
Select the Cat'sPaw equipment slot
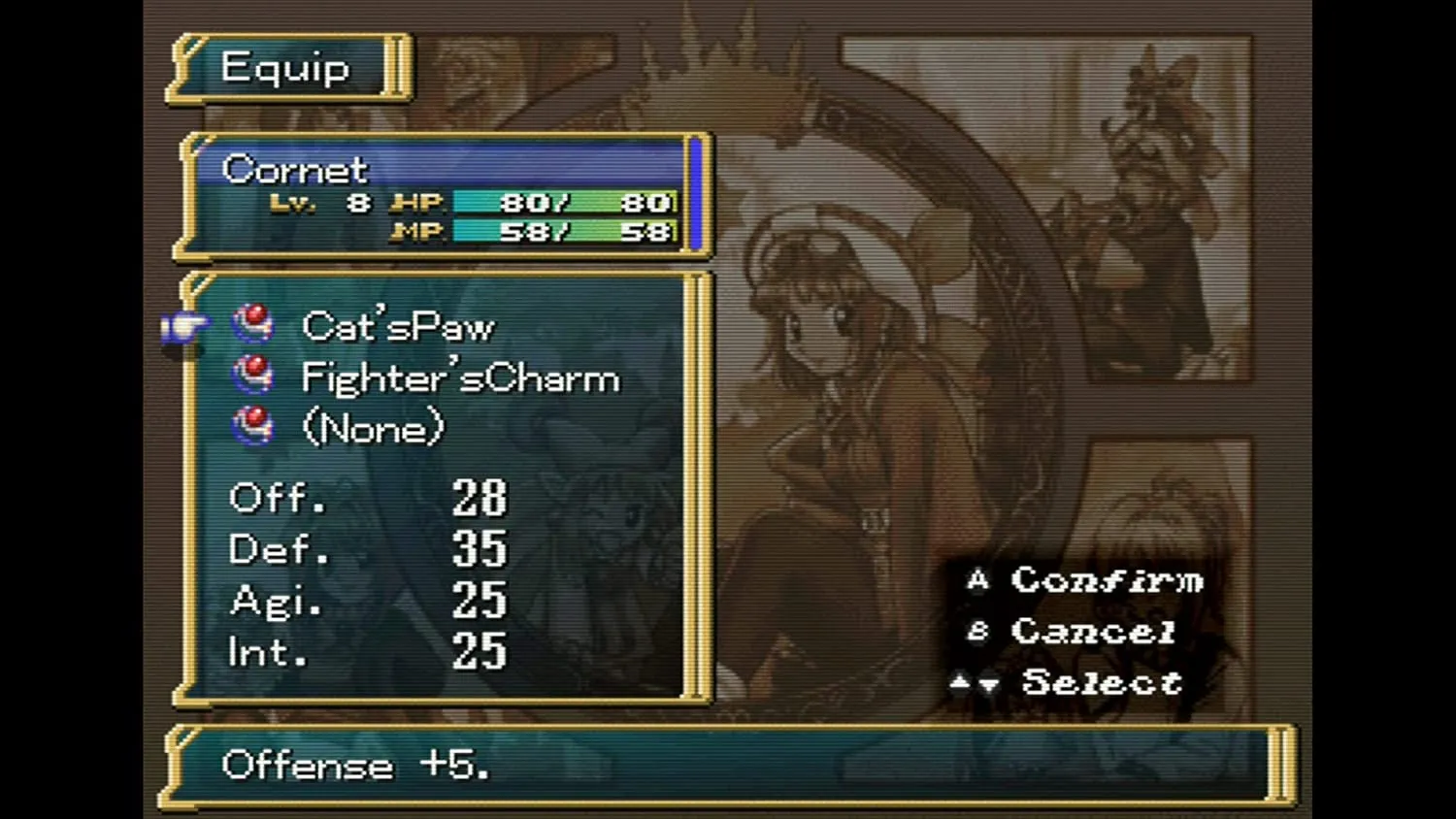coord(398,327)
